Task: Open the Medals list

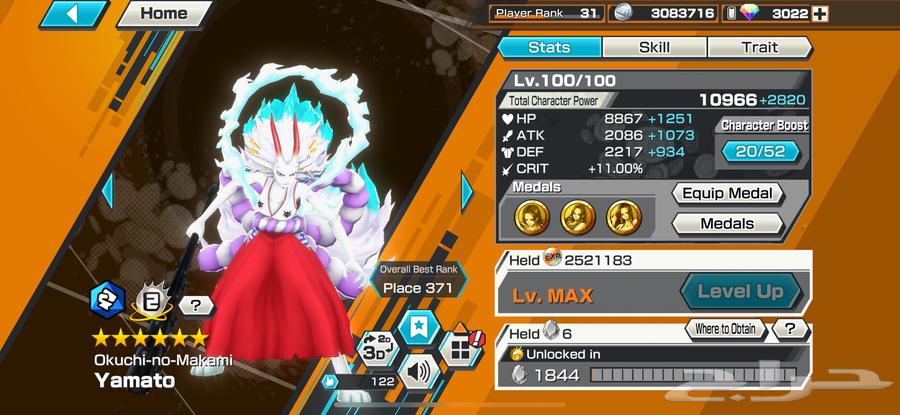Action: point(726,224)
